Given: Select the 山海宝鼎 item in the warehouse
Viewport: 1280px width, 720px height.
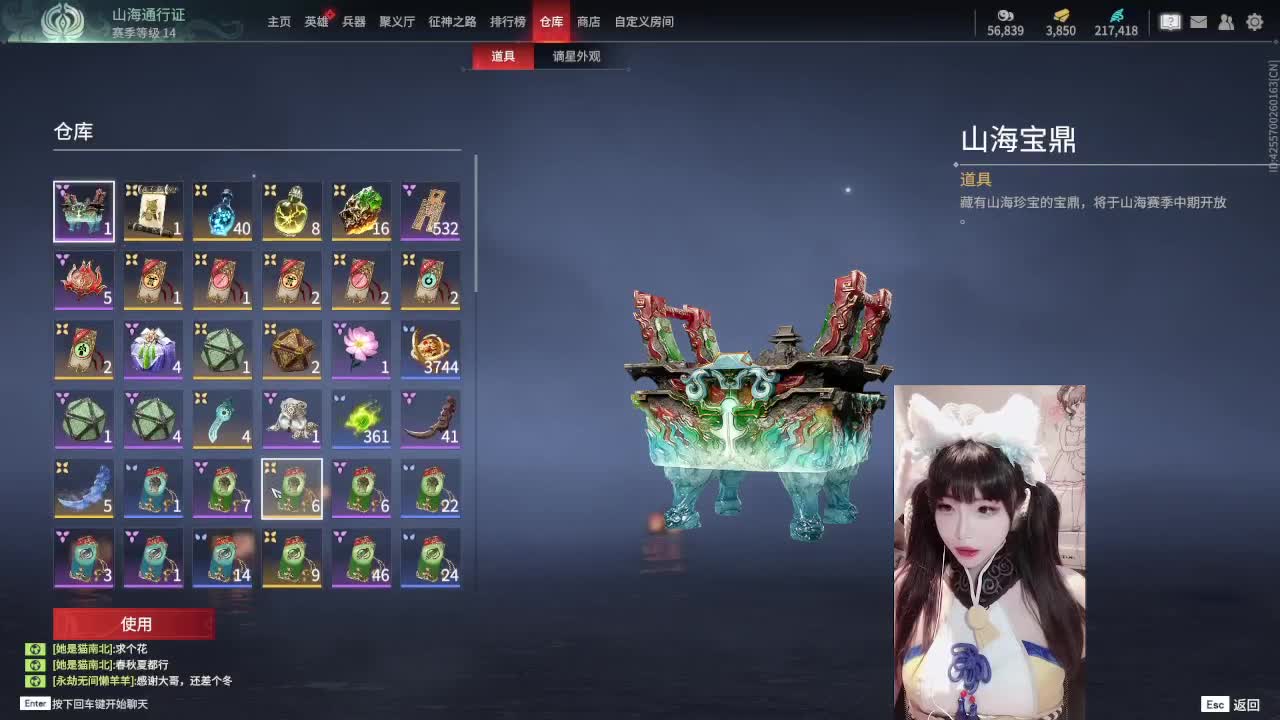Looking at the screenshot, I should point(83,210).
